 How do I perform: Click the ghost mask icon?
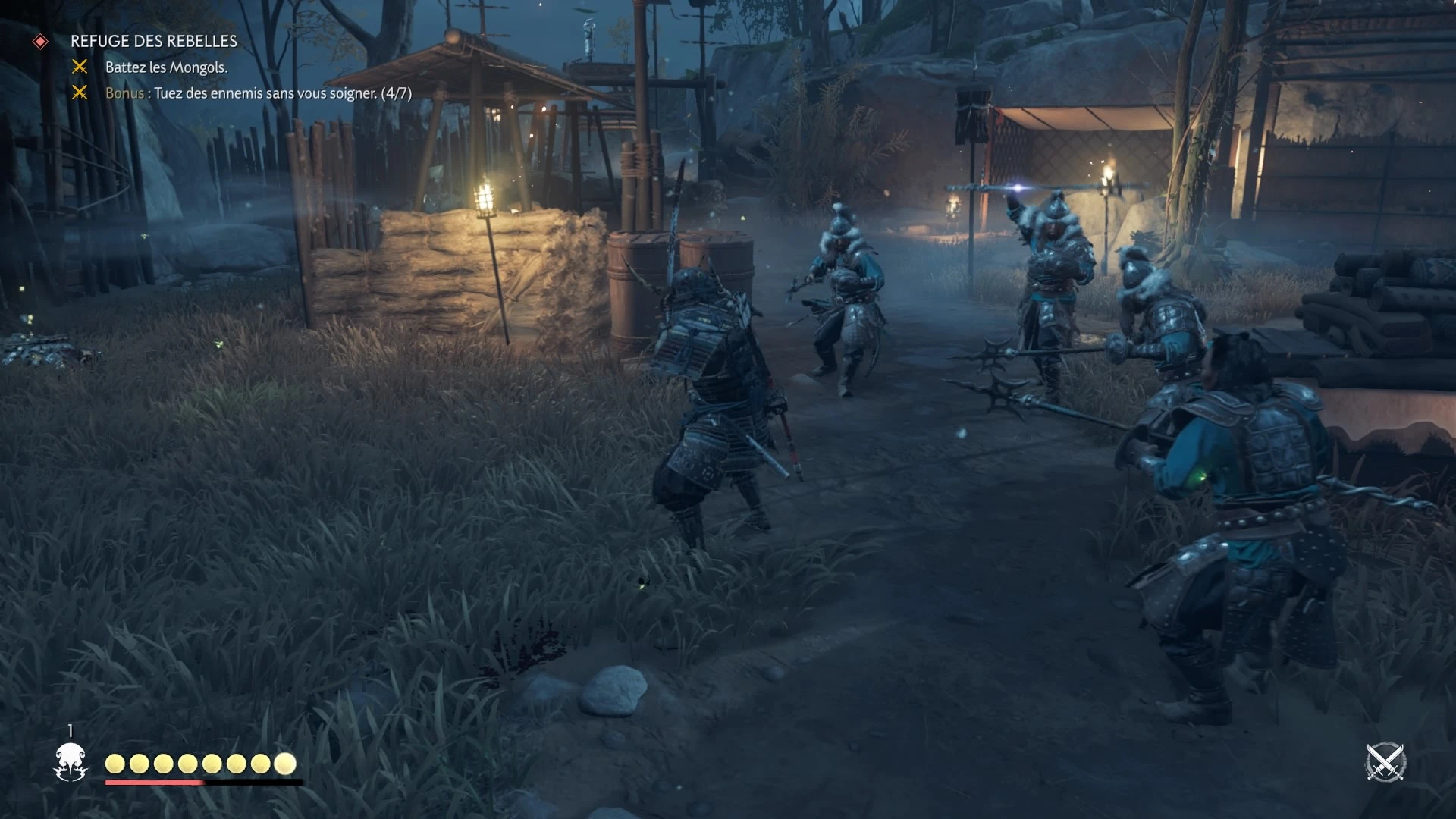[x=71, y=761]
